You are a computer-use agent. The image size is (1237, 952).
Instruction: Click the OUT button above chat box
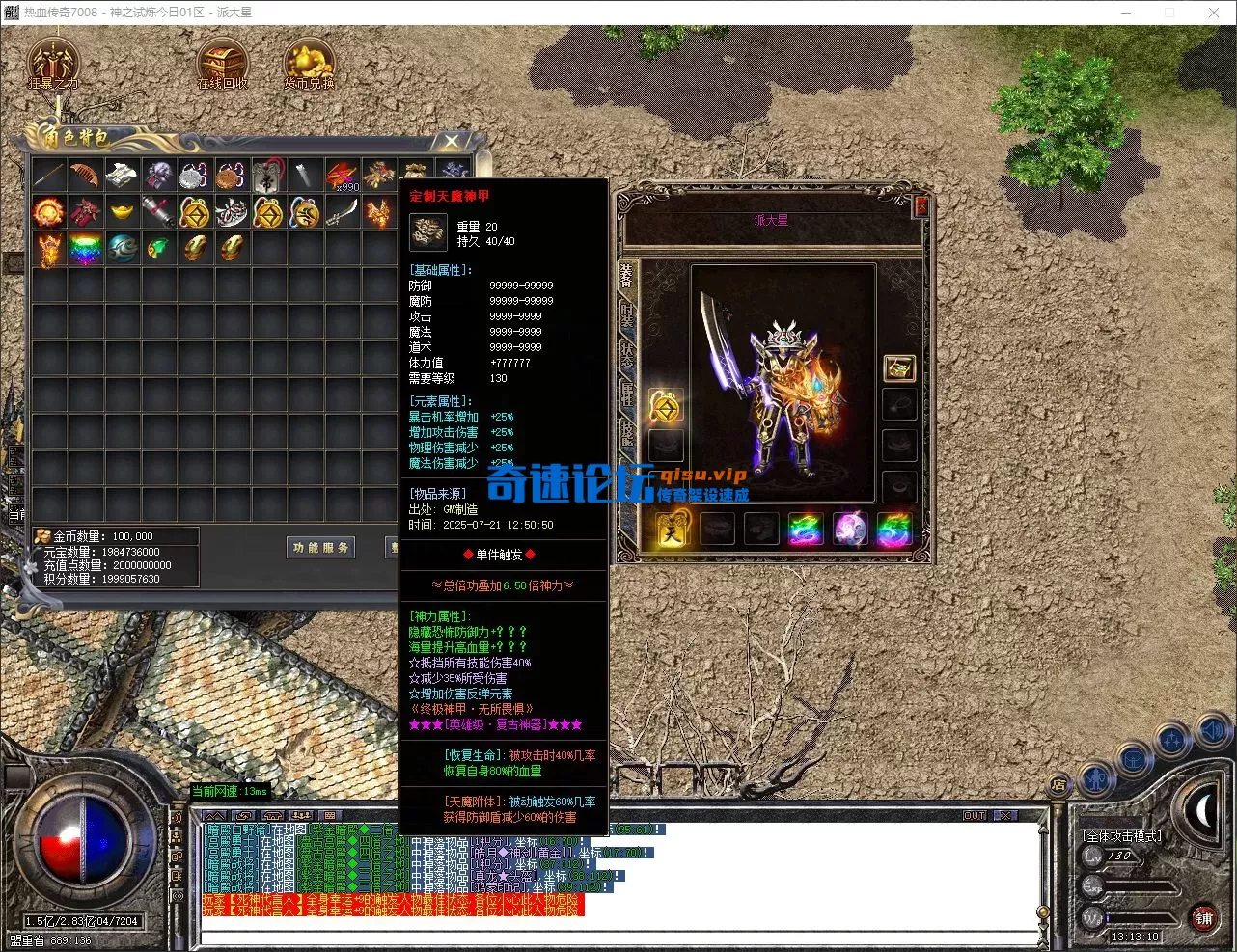click(975, 816)
